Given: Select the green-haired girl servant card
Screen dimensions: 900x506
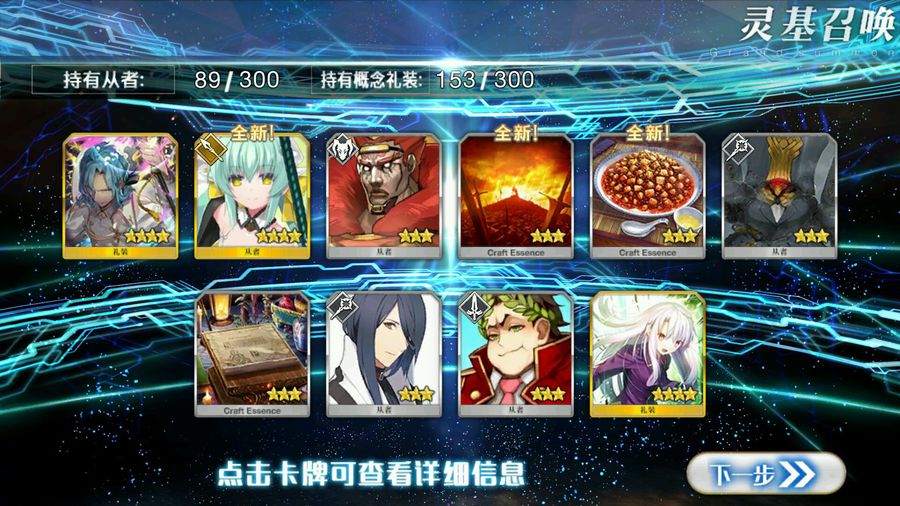Looking at the screenshot, I should click(251, 196).
